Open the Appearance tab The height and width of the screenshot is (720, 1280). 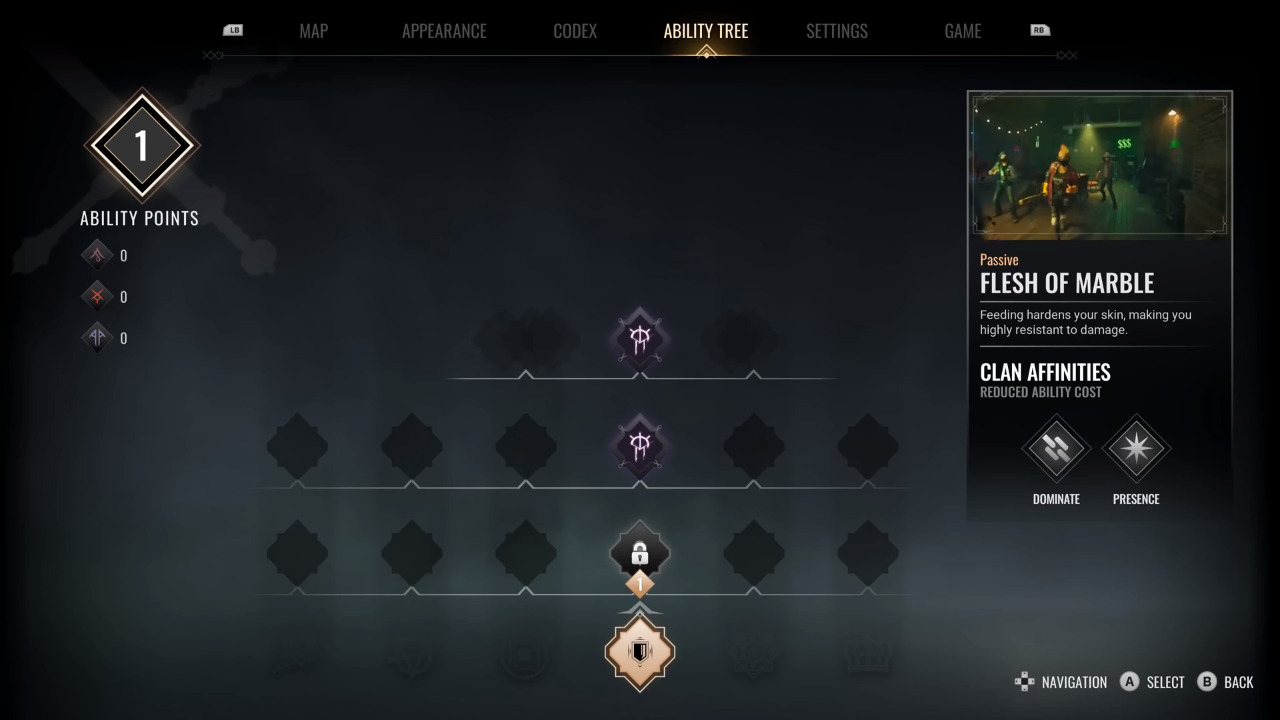click(x=444, y=31)
